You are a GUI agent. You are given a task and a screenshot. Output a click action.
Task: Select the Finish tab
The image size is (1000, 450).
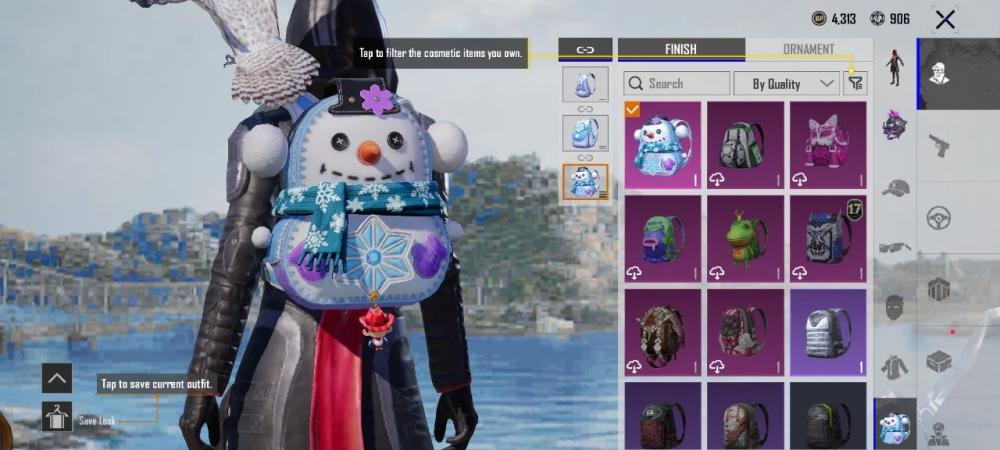(x=681, y=49)
